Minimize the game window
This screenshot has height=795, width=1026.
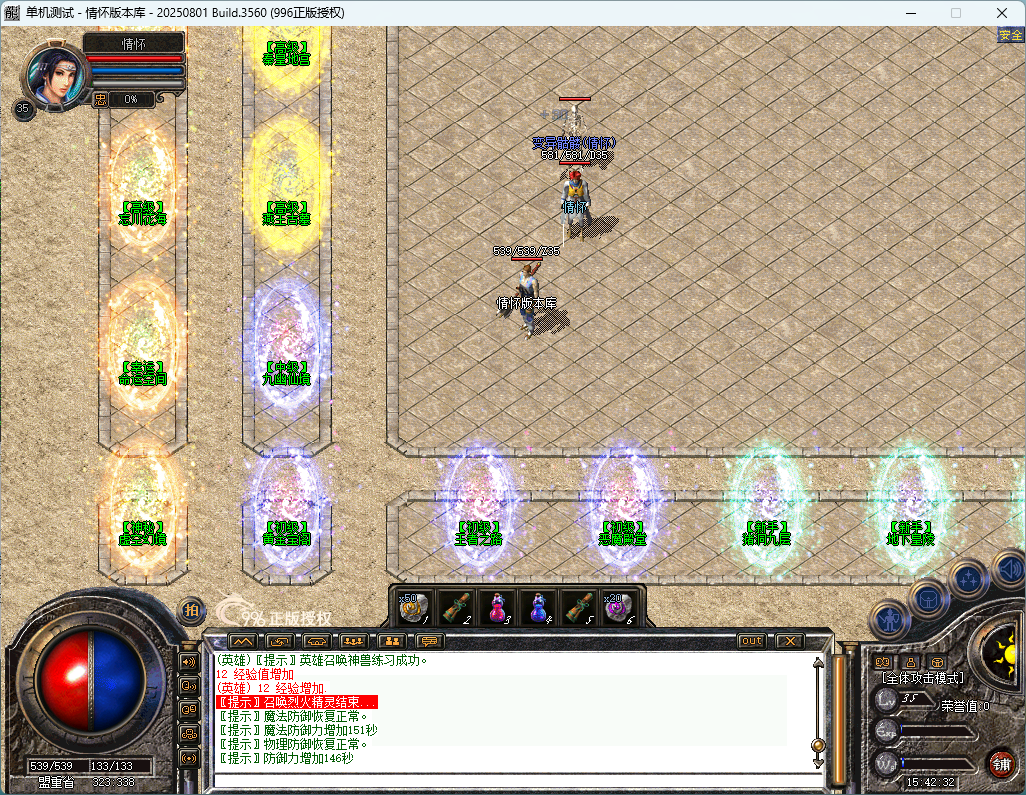coord(910,13)
